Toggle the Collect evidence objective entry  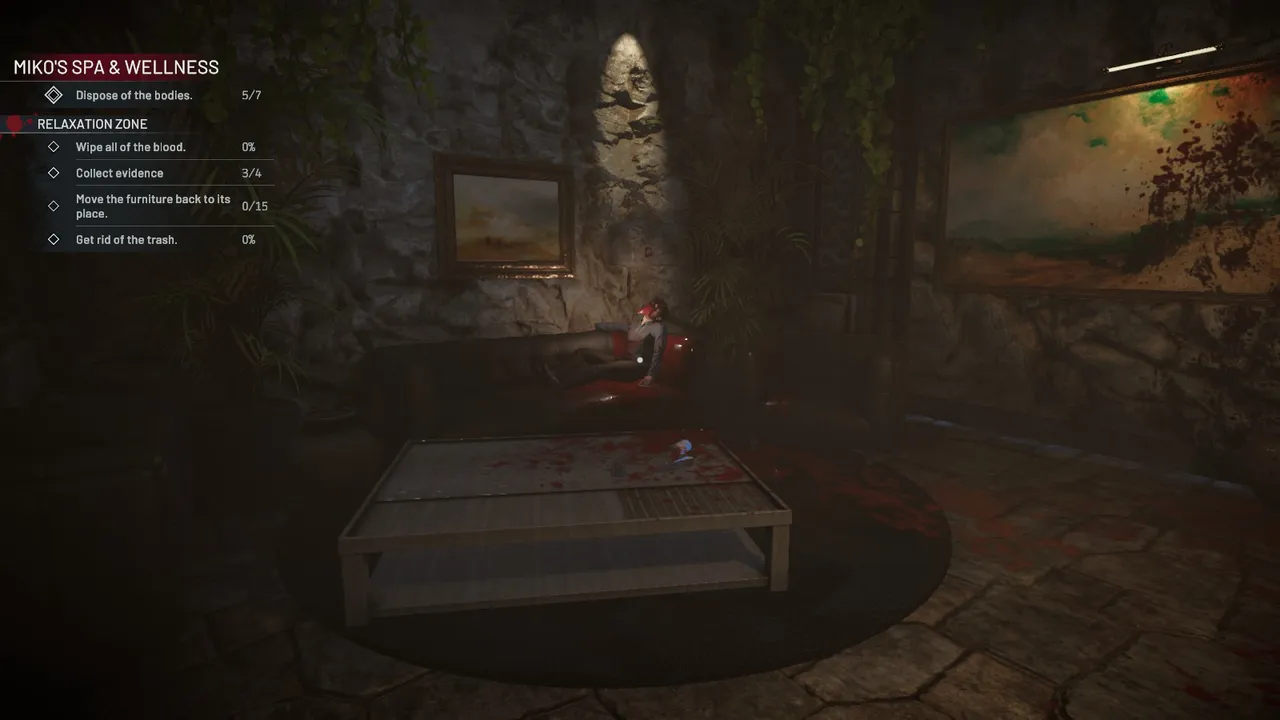pos(120,172)
